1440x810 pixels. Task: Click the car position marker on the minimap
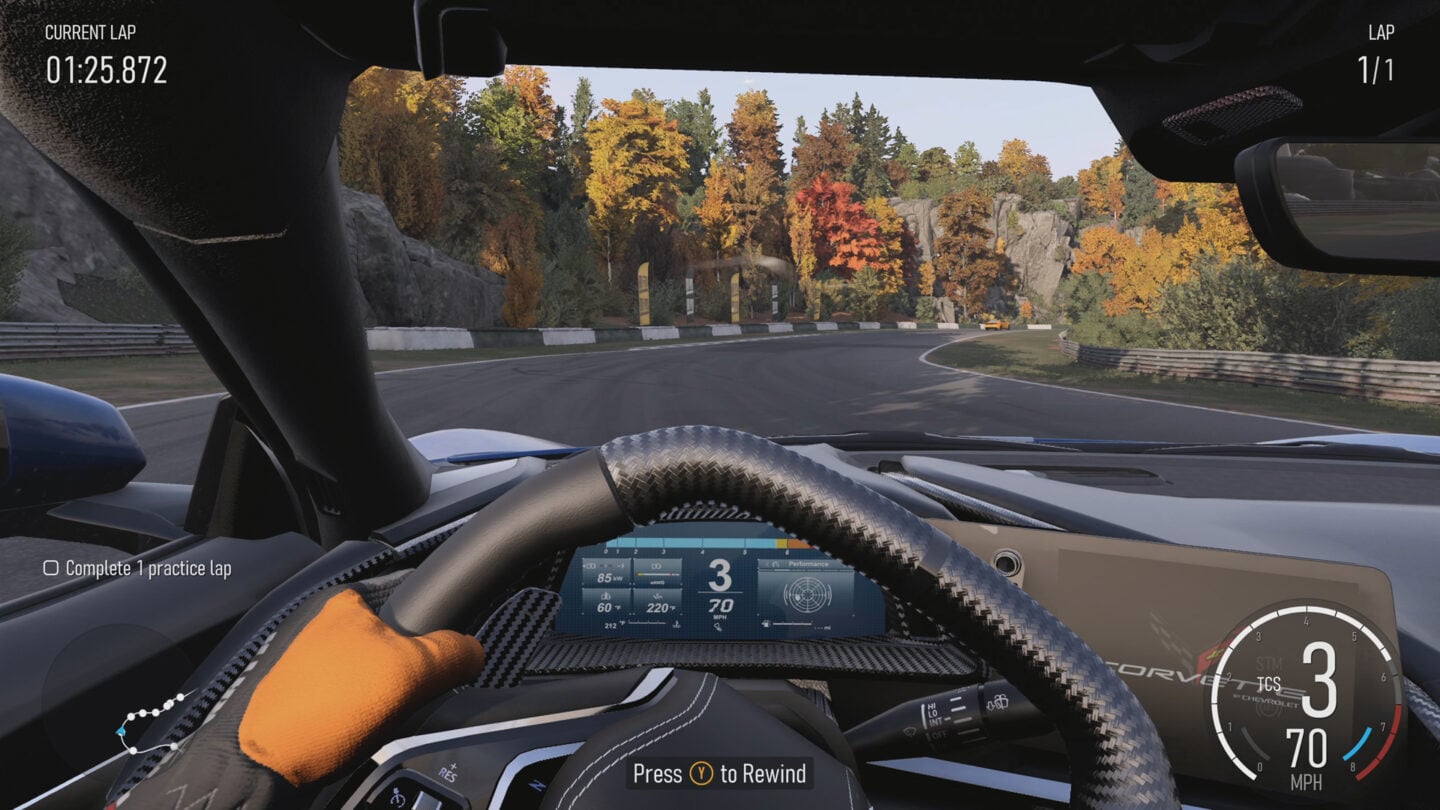pyautogui.click(x=120, y=731)
